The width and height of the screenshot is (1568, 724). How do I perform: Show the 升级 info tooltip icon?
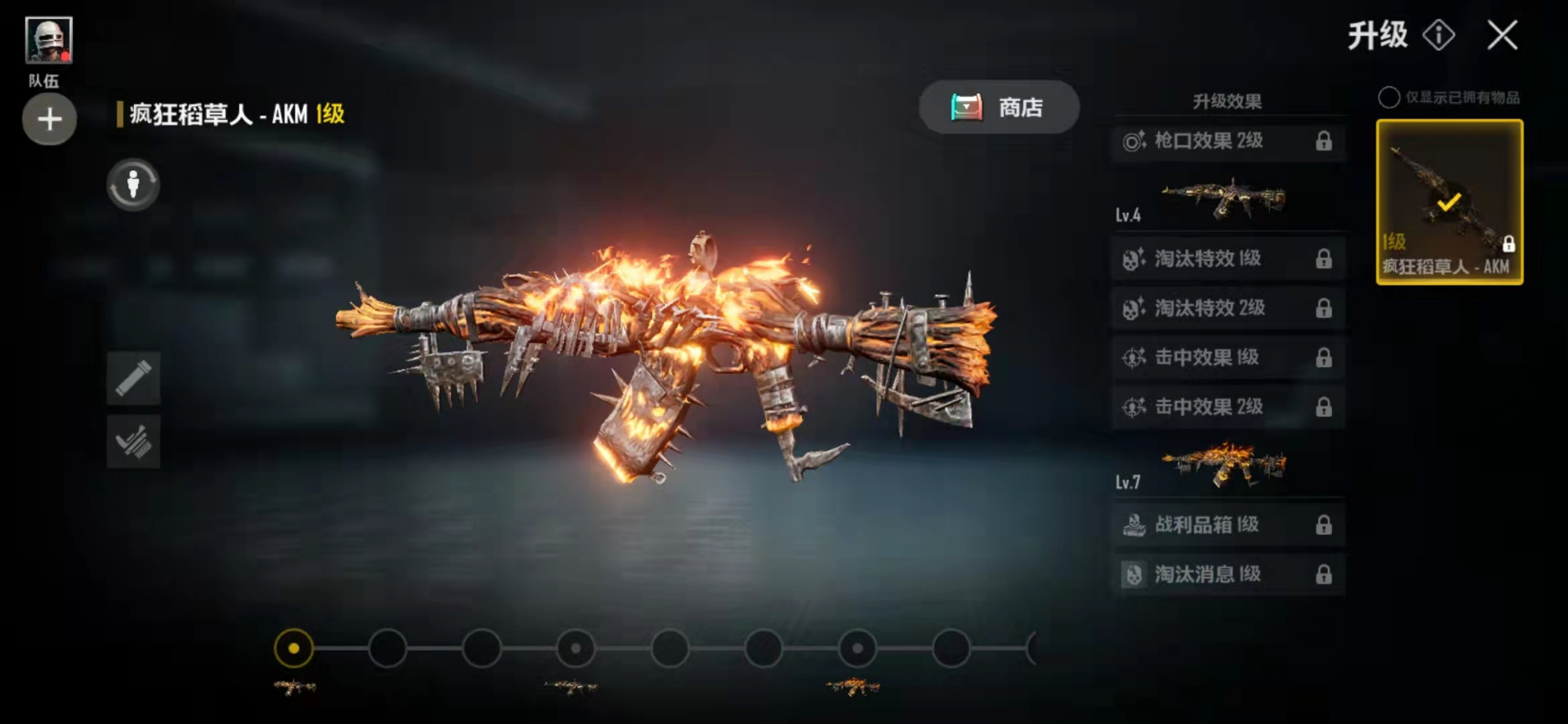coord(1439,35)
